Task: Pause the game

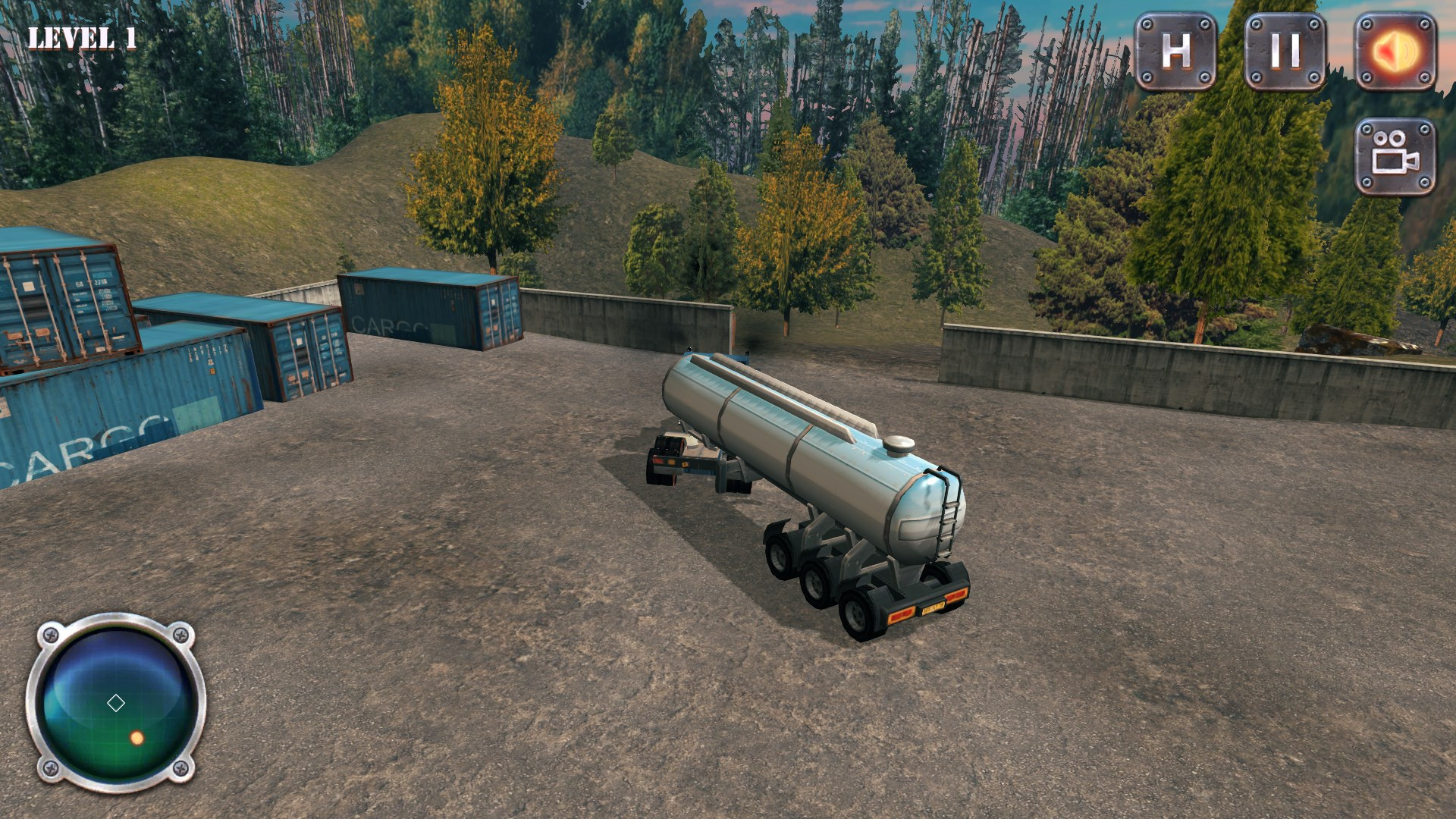Action: [1285, 51]
